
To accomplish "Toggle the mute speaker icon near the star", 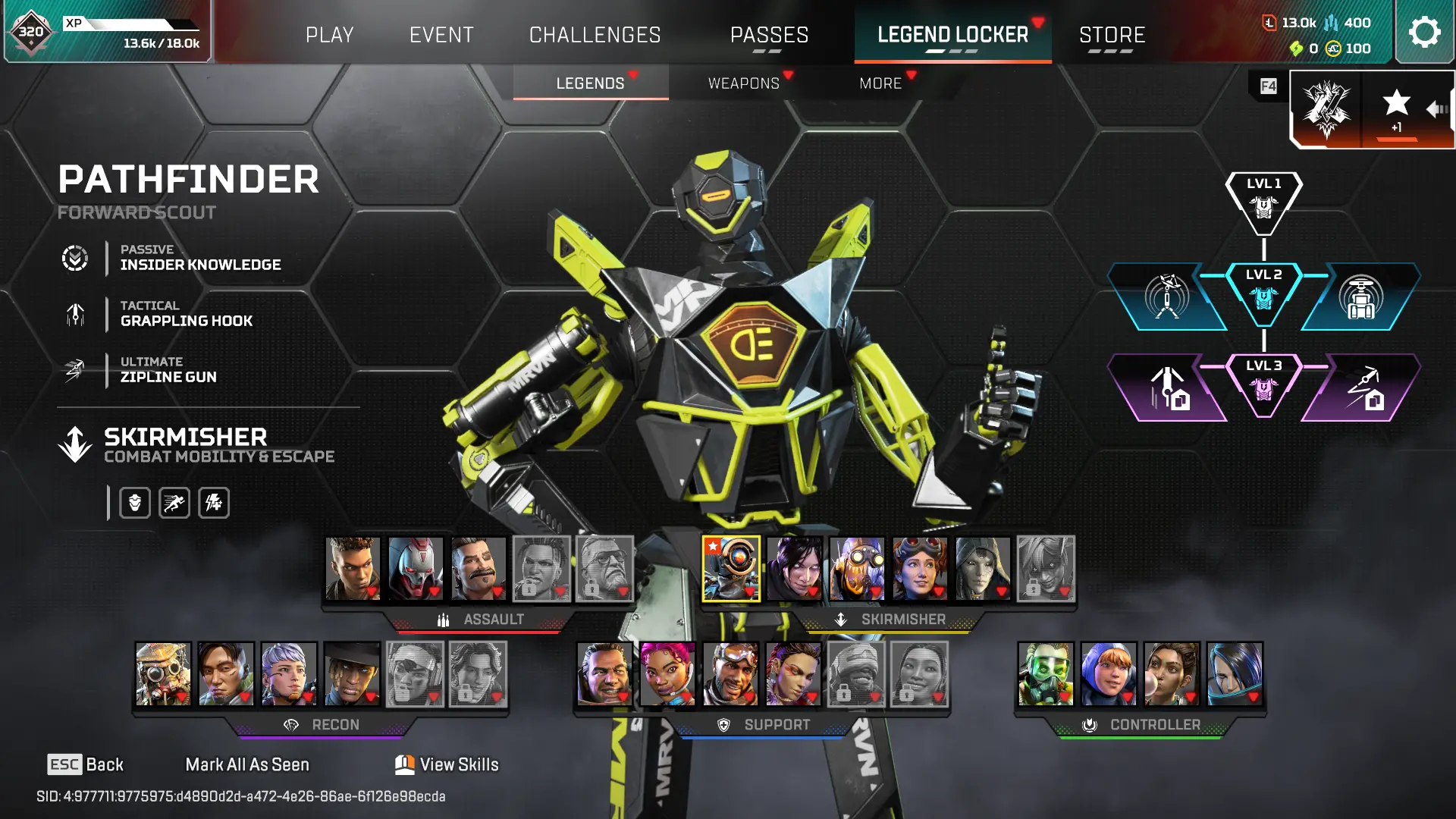I will tap(1436, 109).
